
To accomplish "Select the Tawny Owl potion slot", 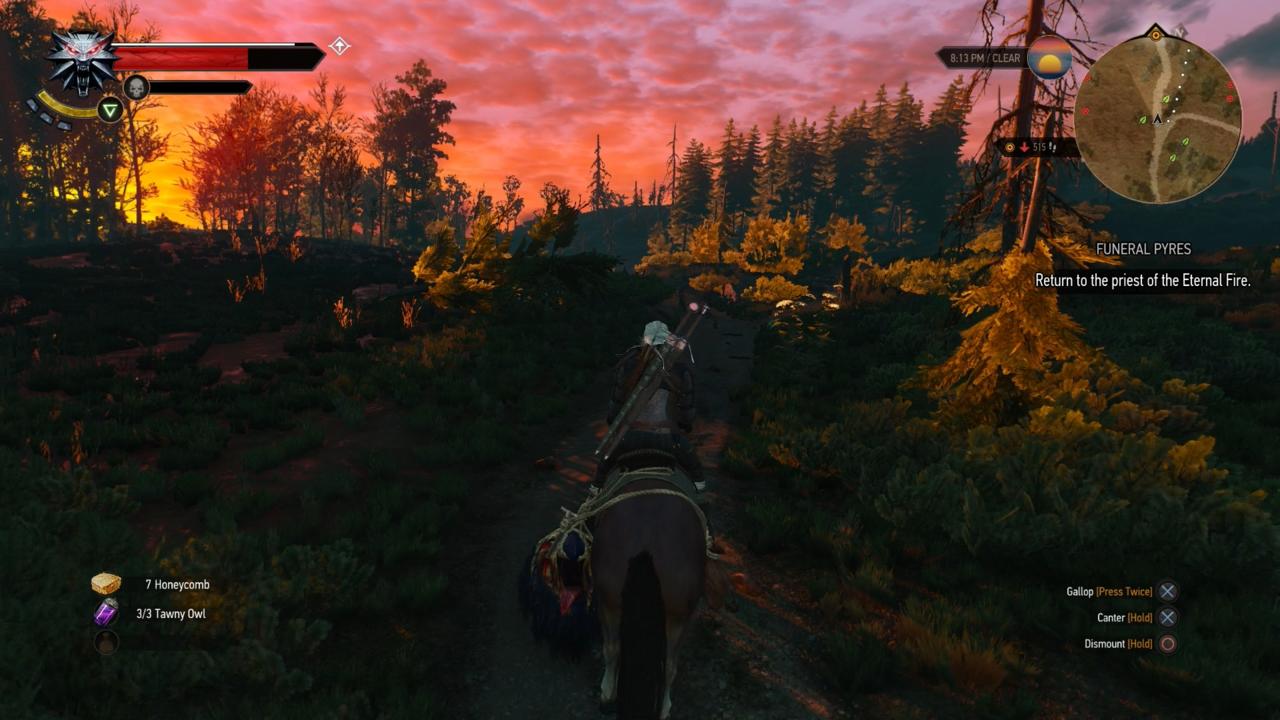I will pyautogui.click(x=106, y=613).
